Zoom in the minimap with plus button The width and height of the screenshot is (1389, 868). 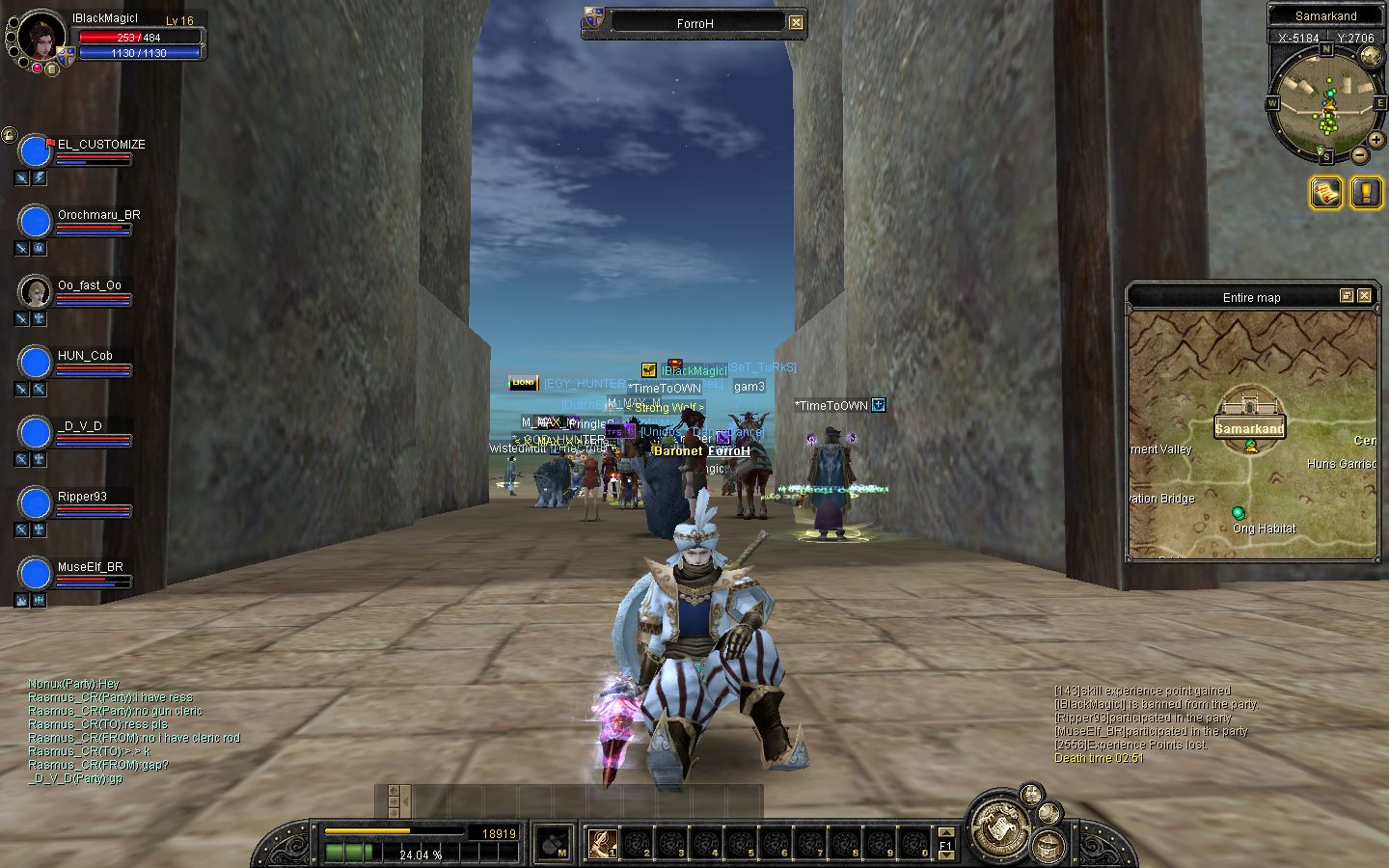pos(1375,140)
